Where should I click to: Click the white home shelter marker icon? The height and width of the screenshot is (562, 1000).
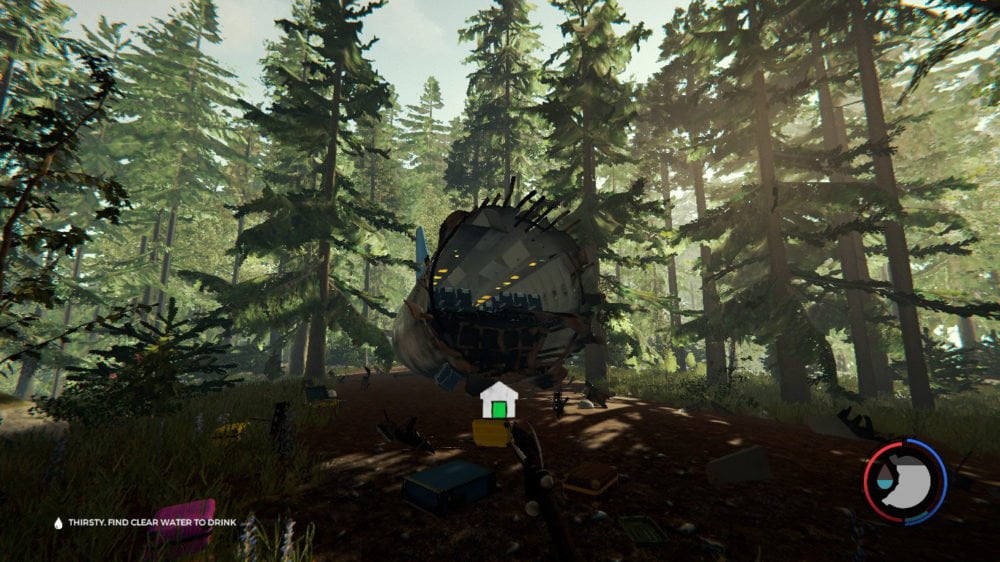click(499, 400)
